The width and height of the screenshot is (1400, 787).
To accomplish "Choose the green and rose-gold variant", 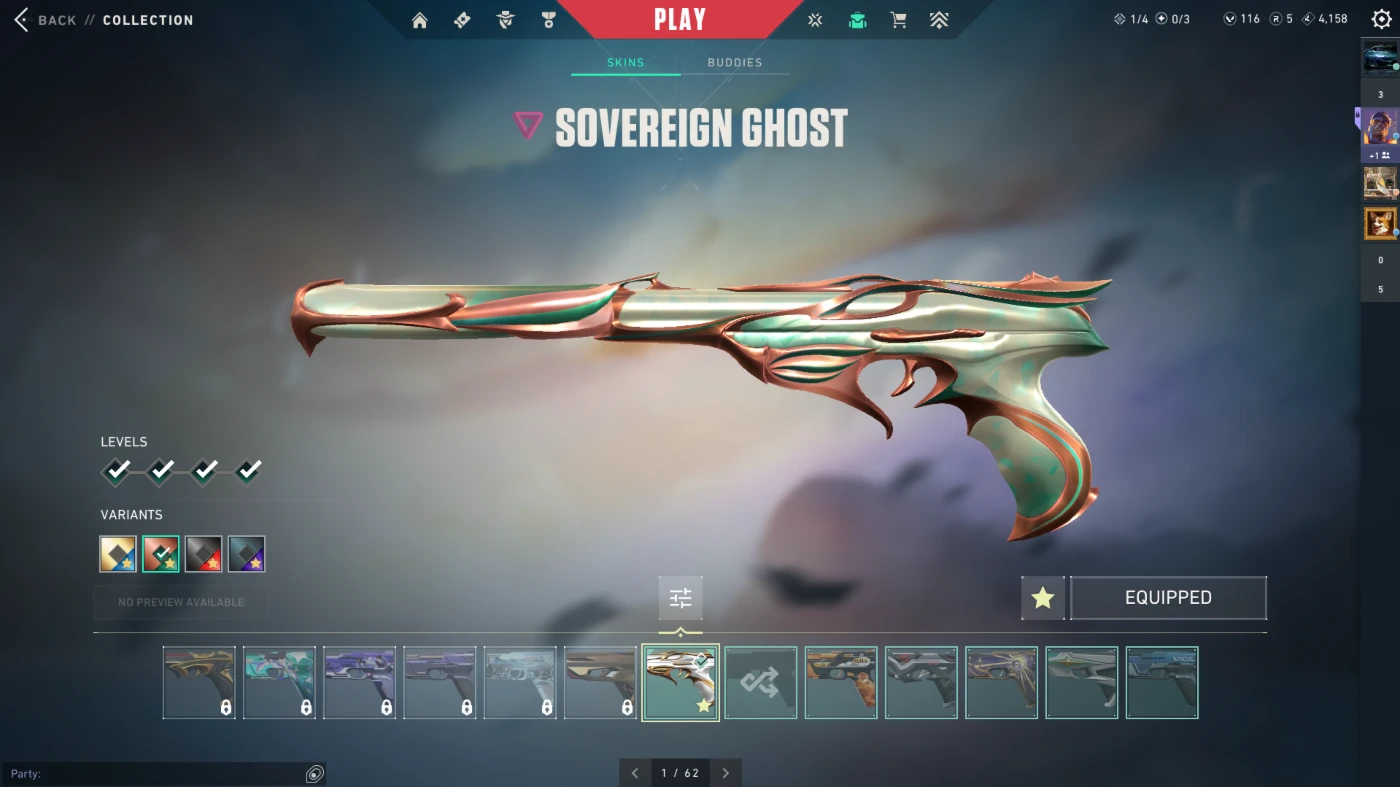I will (x=161, y=554).
